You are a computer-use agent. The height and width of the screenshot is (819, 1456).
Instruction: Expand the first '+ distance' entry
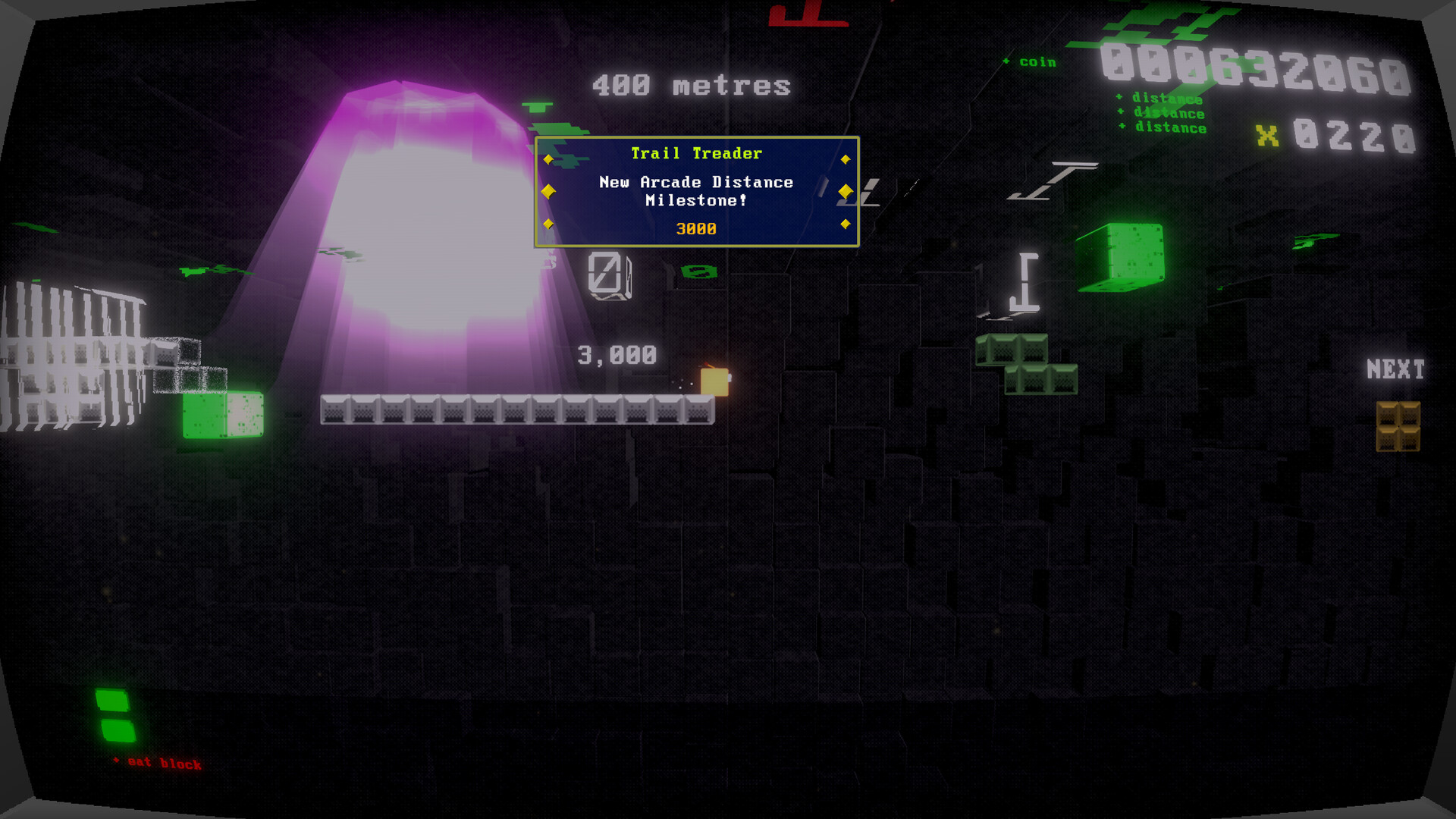1160,97
